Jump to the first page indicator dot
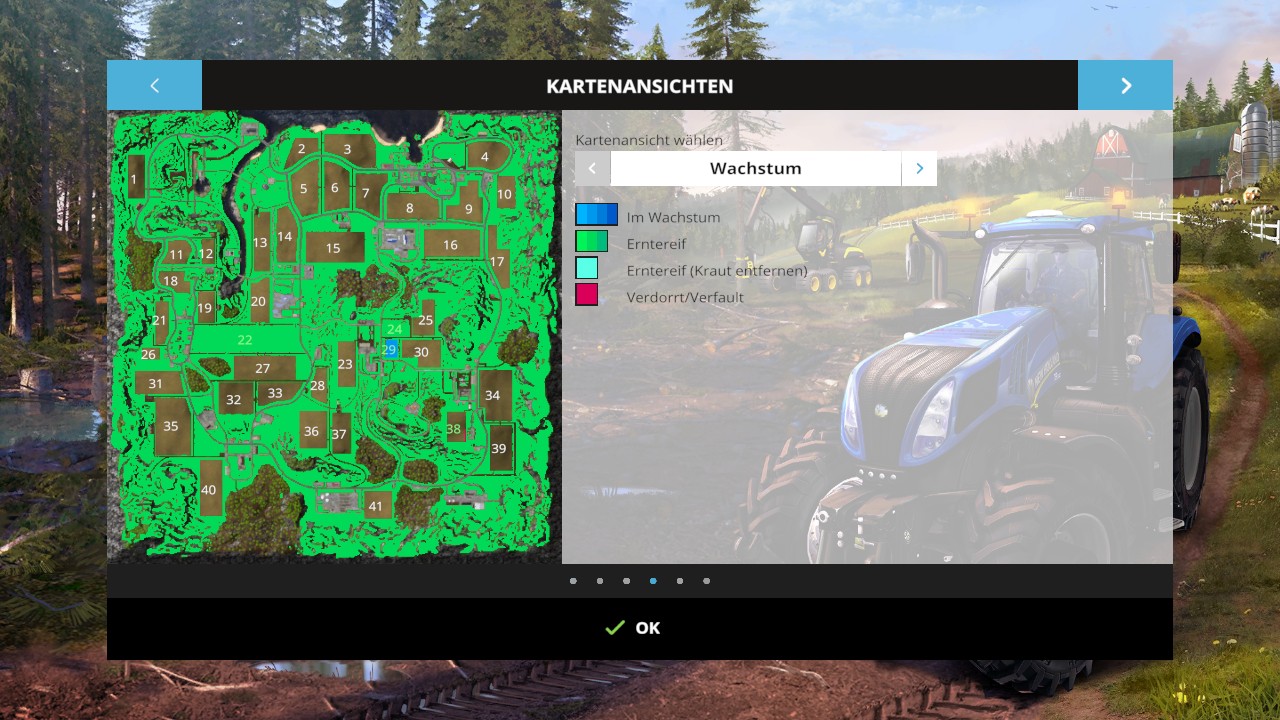Viewport: 1280px width, 720px height. [x=573, y=581]
